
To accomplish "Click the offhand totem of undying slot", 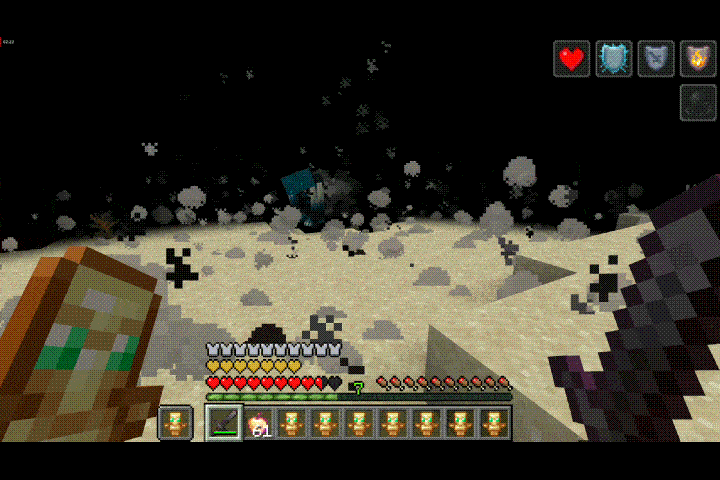I will [x=175, y=424].
